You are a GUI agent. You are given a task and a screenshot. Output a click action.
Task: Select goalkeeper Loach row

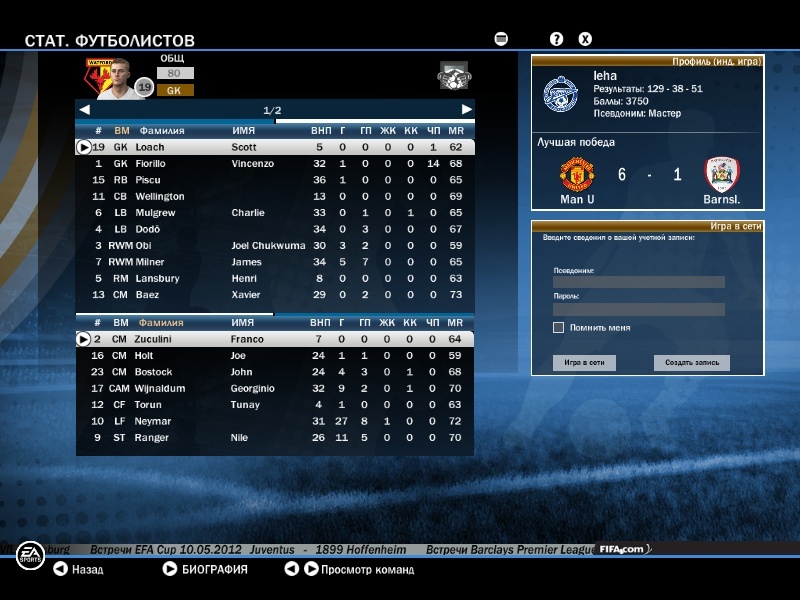(x=275, y=147)
